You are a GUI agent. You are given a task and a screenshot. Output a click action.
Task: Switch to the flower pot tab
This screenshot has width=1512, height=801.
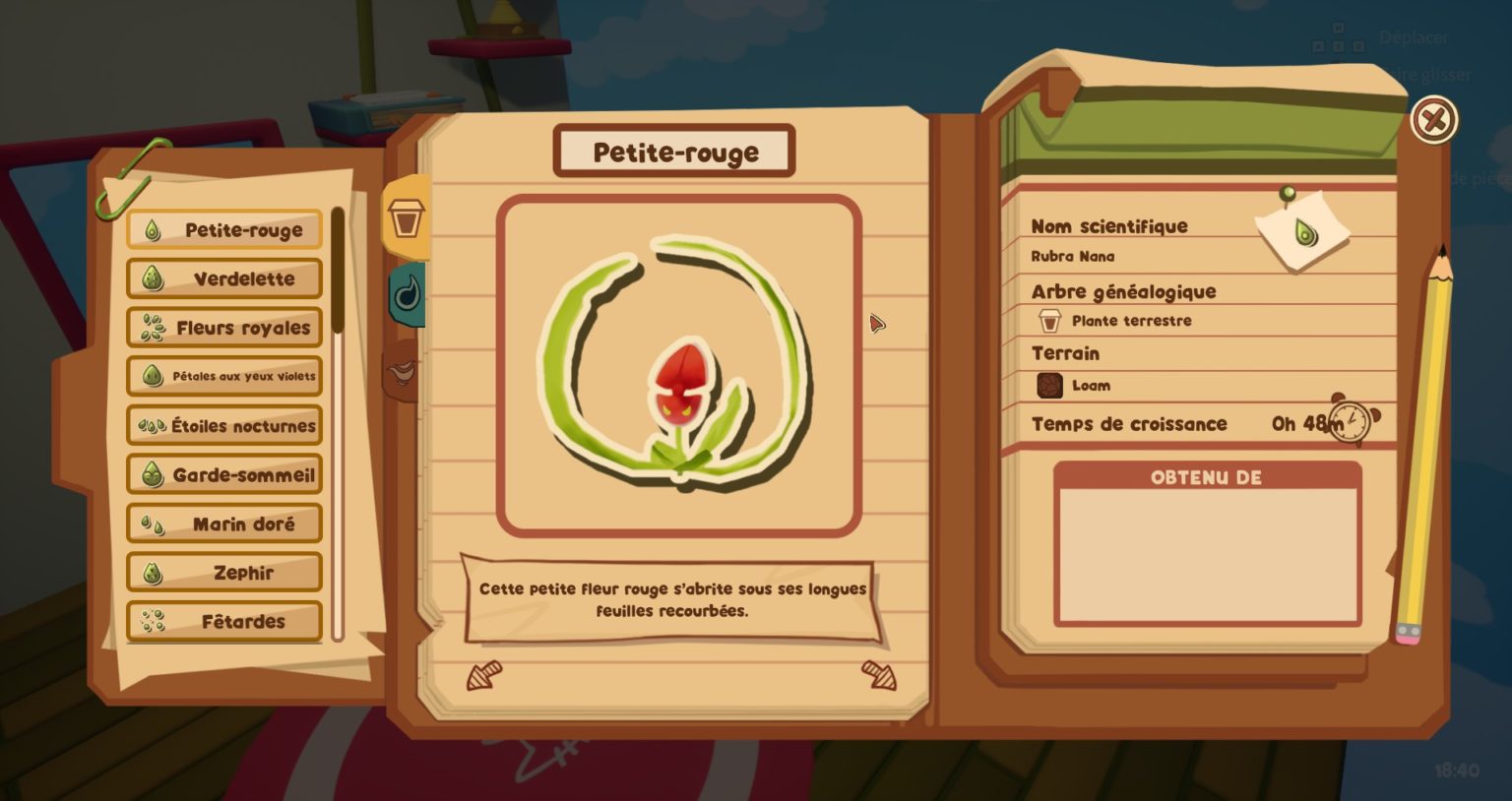(406, 217)
